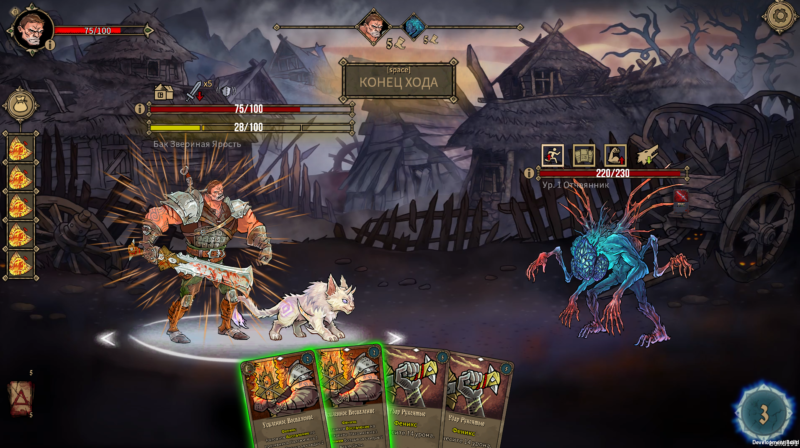
Task: Select the blue monster turn-order portrait
Action: (x=414, y=27)
